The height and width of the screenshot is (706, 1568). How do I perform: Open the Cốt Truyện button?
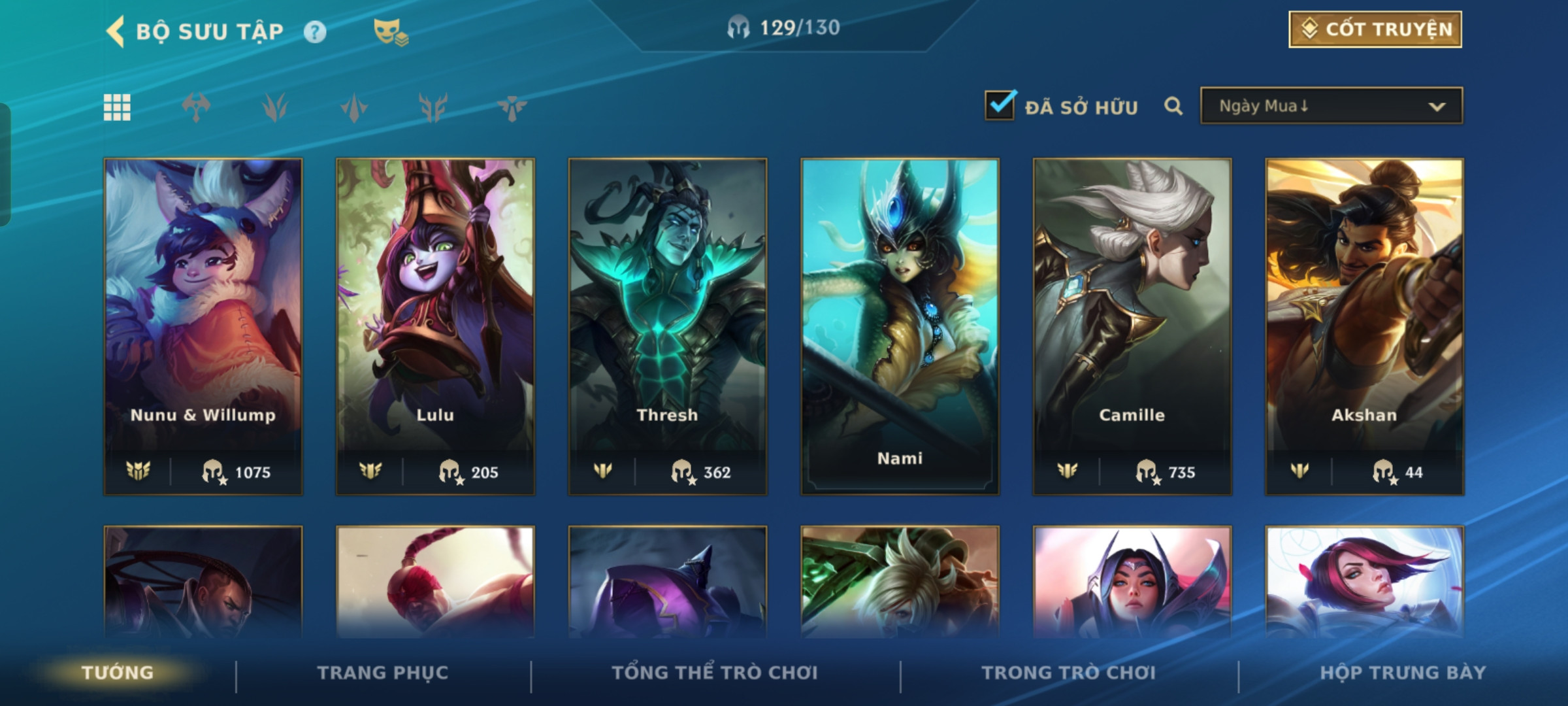click(1375, 29)
